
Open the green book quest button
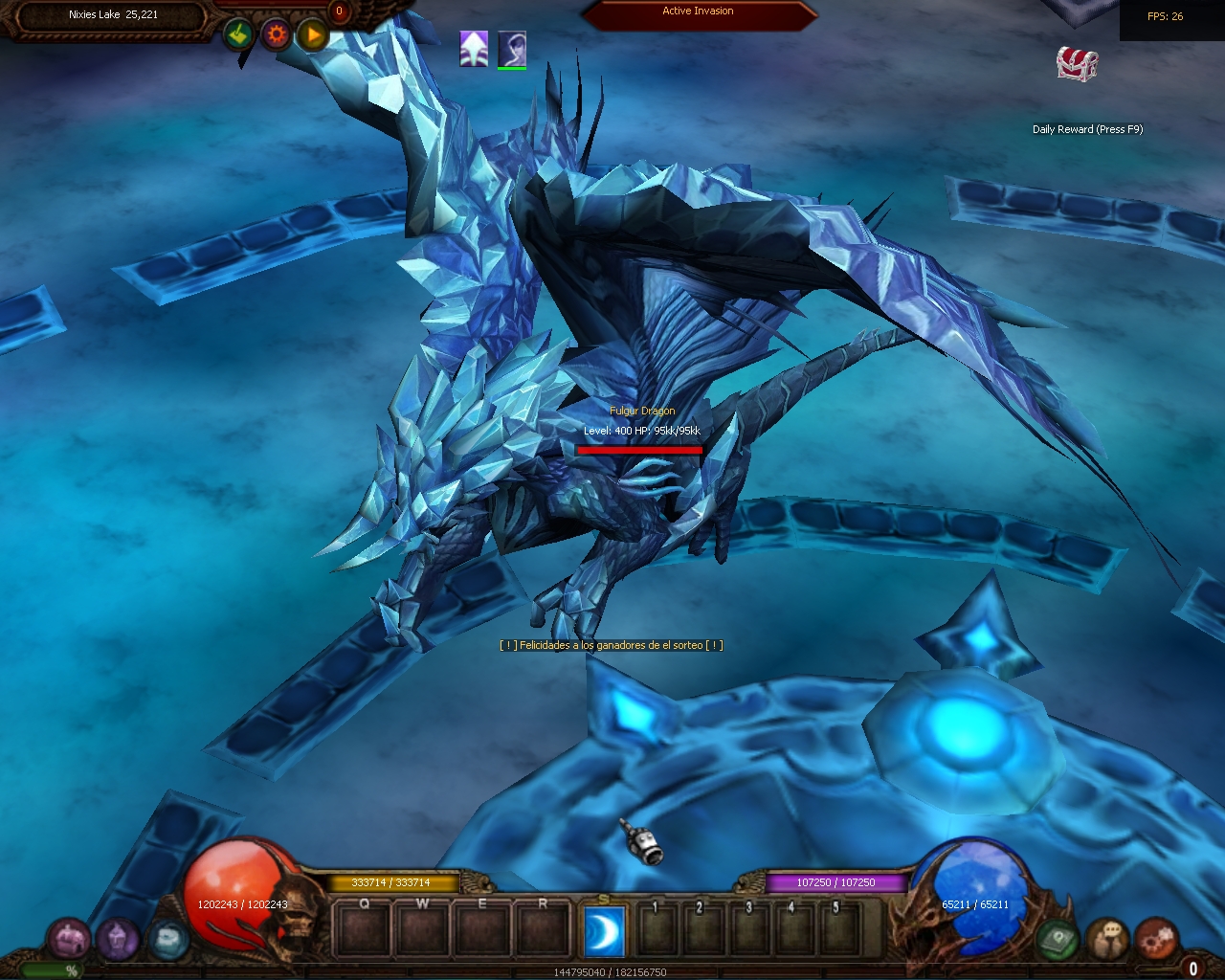tap(1058, 939)
